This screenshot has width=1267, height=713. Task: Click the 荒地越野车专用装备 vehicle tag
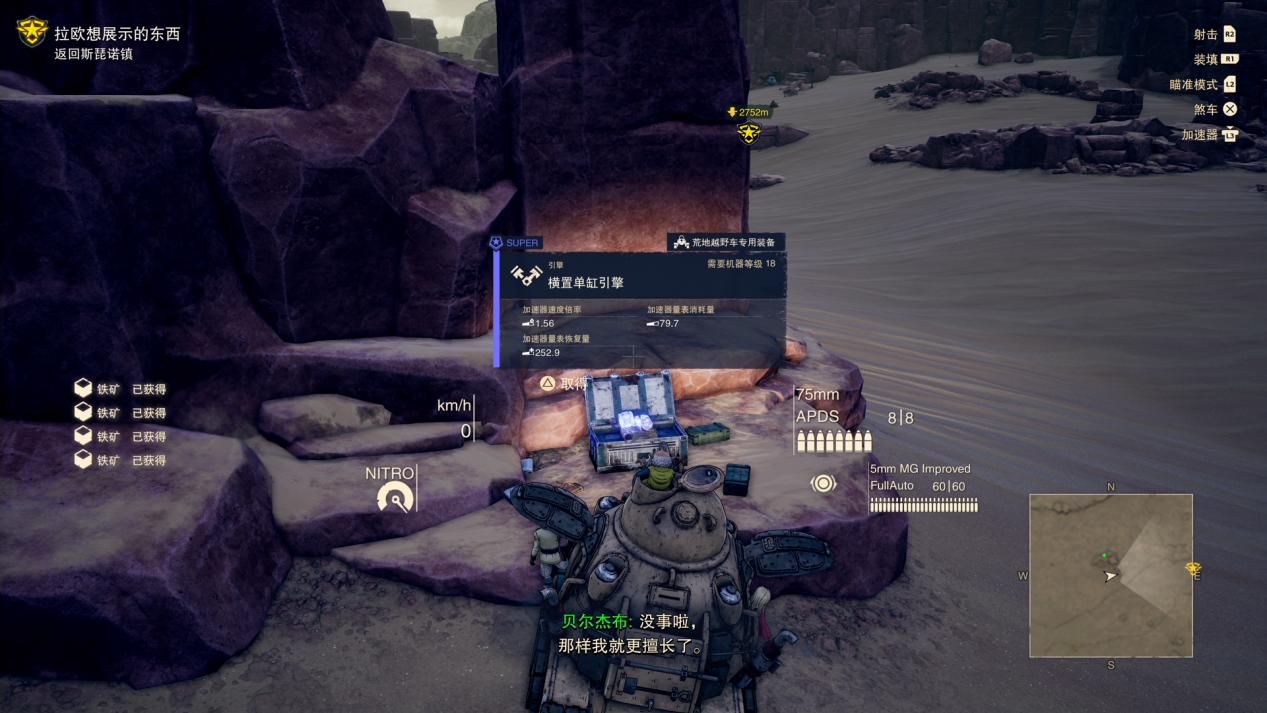tap(726, 242)
